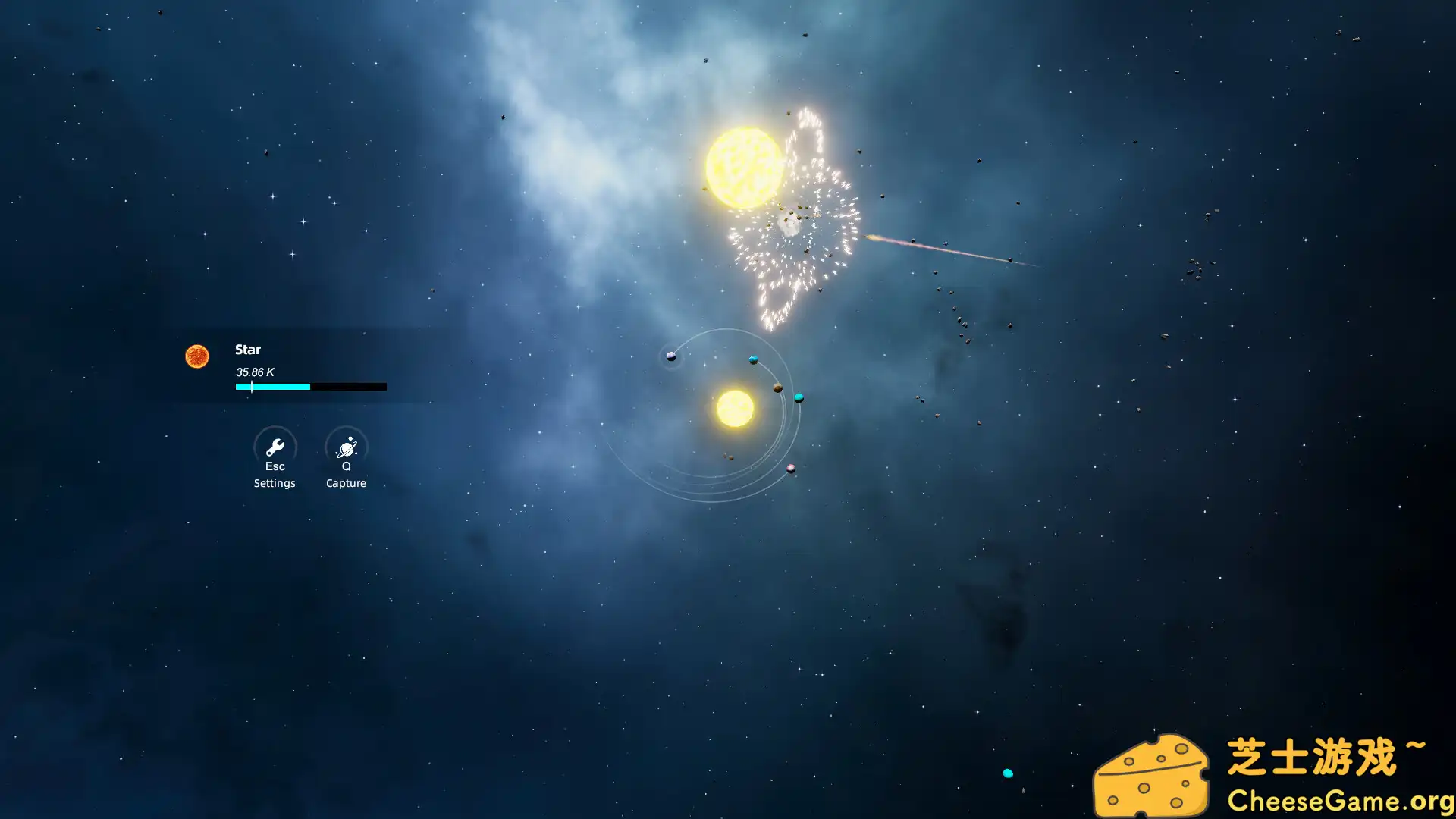Click the Settings text label under Esc

(x=275, y=483)
